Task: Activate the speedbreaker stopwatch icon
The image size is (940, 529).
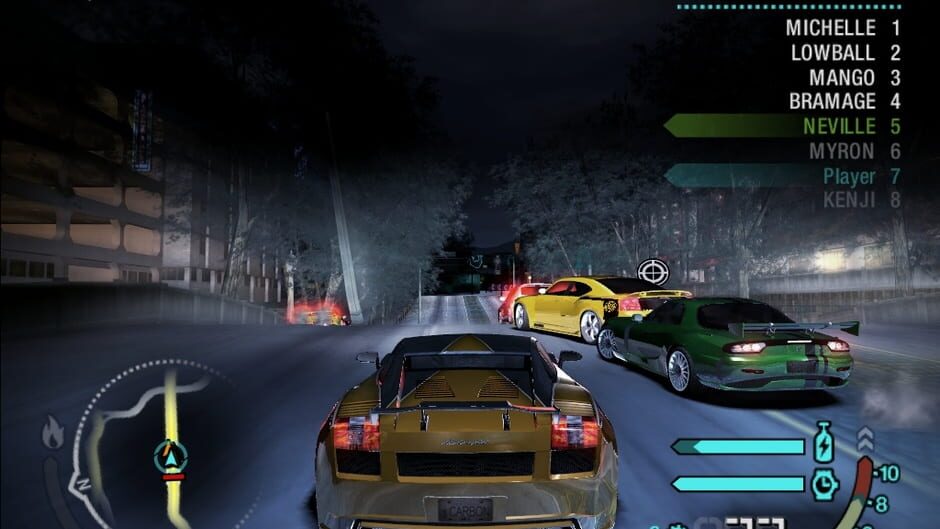Action: tap(825, 484)
